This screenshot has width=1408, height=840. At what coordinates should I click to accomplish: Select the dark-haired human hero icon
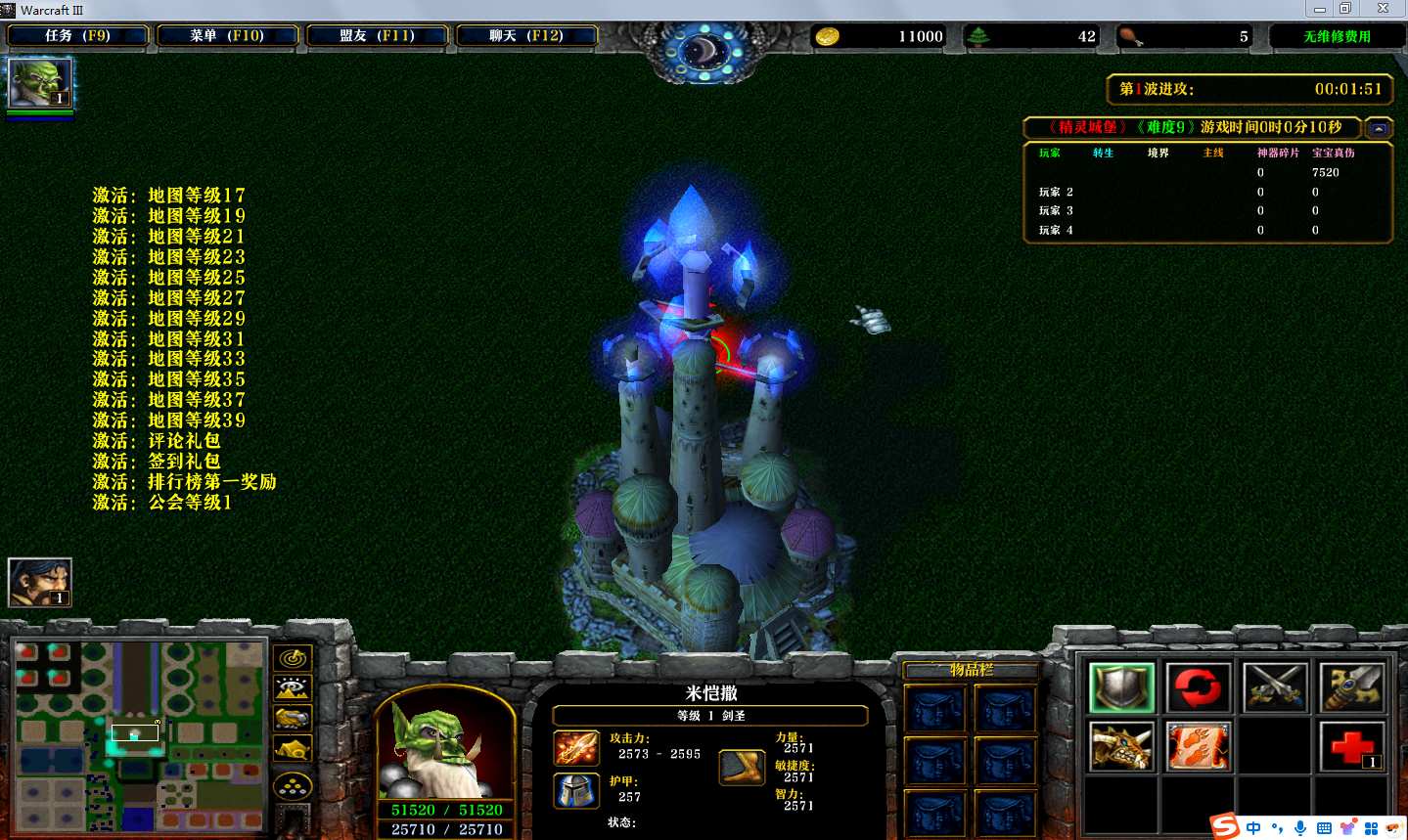(x=39, y=582)
